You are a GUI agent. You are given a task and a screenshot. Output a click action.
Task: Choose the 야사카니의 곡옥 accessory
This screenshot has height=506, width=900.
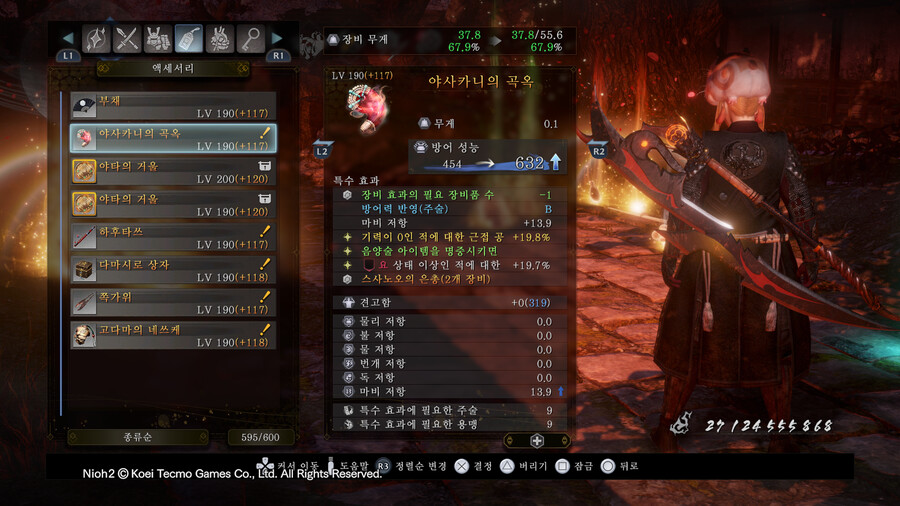coord(172,138)
